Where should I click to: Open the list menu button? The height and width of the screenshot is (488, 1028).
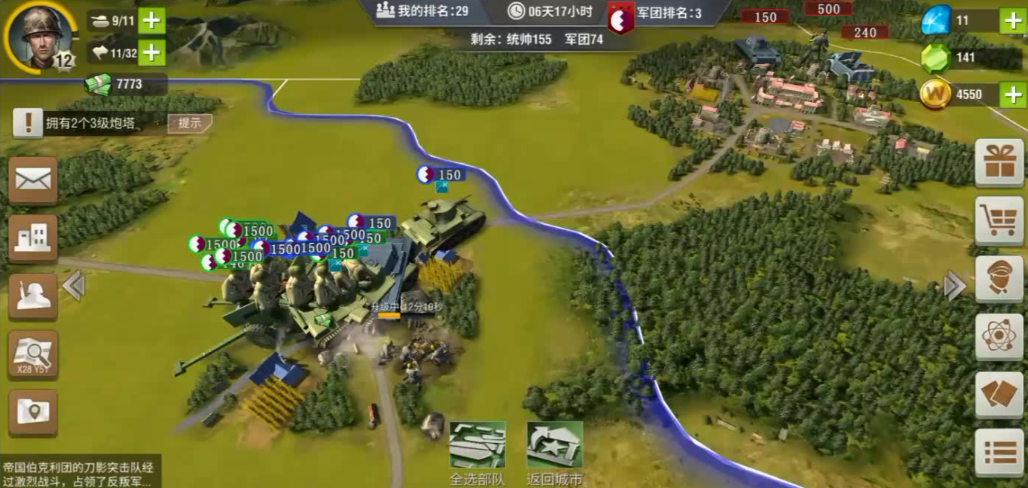click(999, 453)
